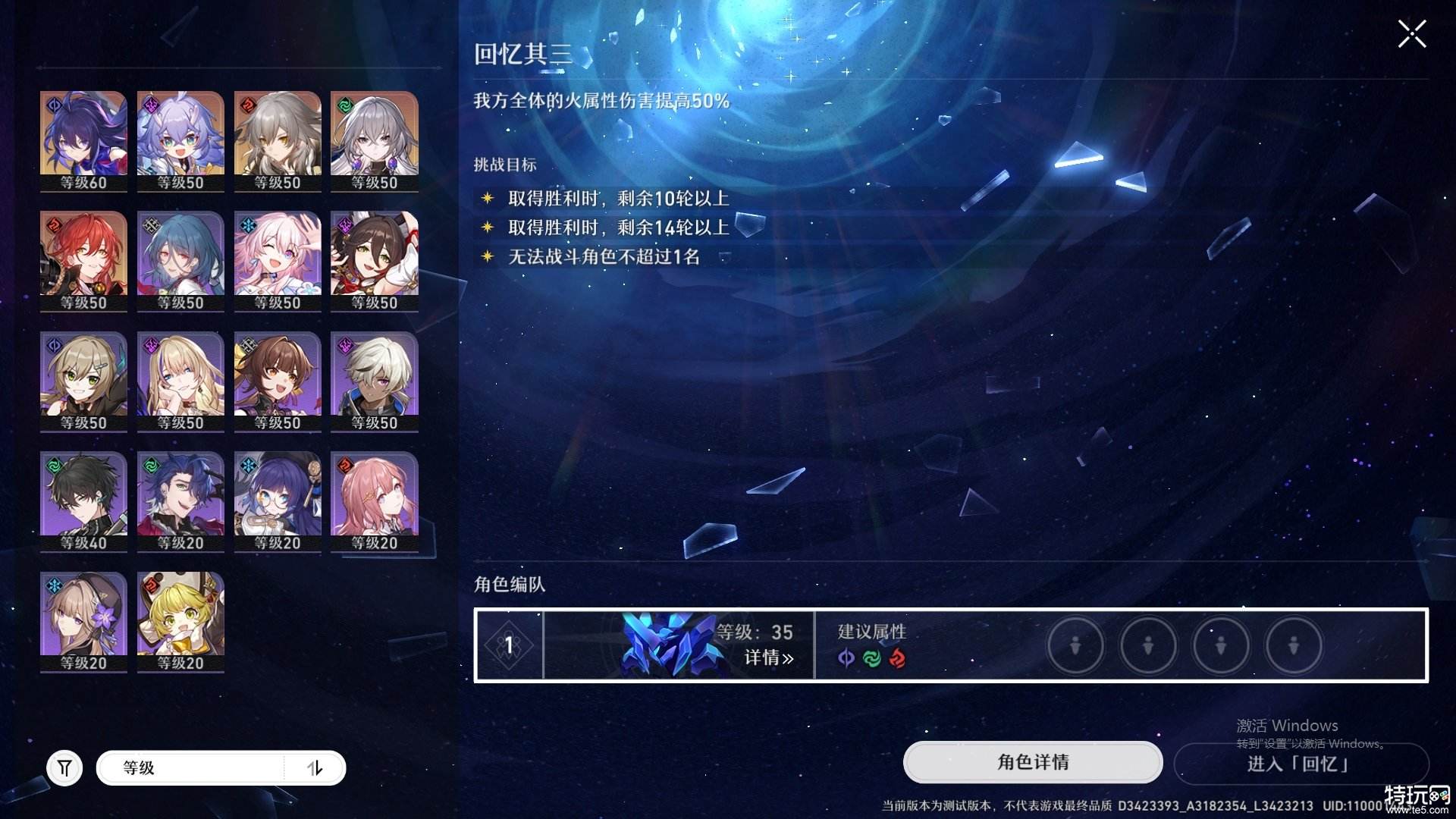Click the 角色详情 button
The width and height of the screenshot is (1456, 819).
(x=1031, y=764)
